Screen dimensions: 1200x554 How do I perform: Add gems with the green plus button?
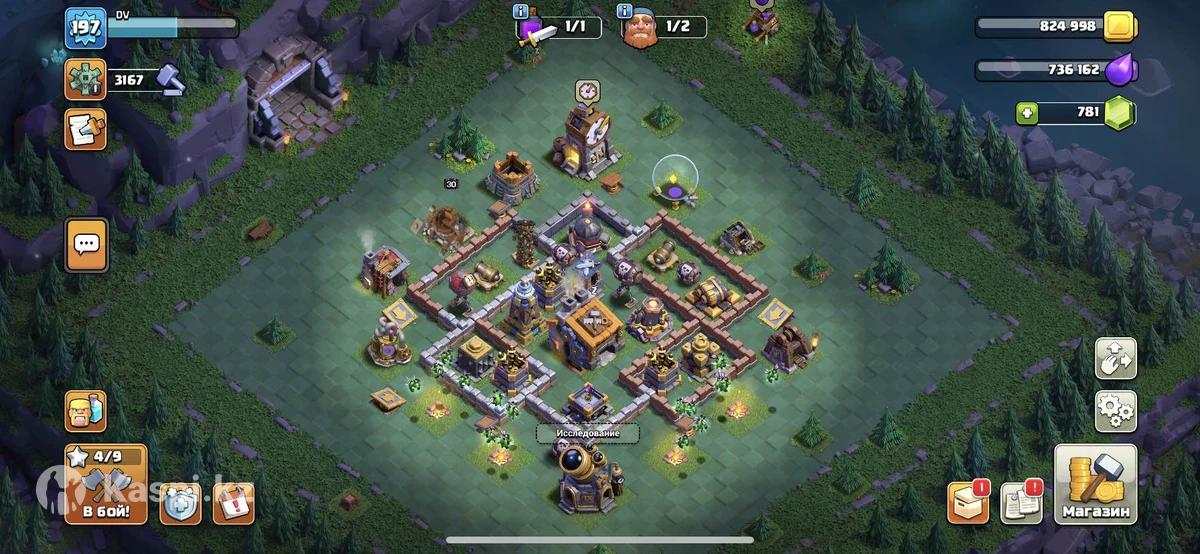pyautogui.click(x=1026, y=113)
